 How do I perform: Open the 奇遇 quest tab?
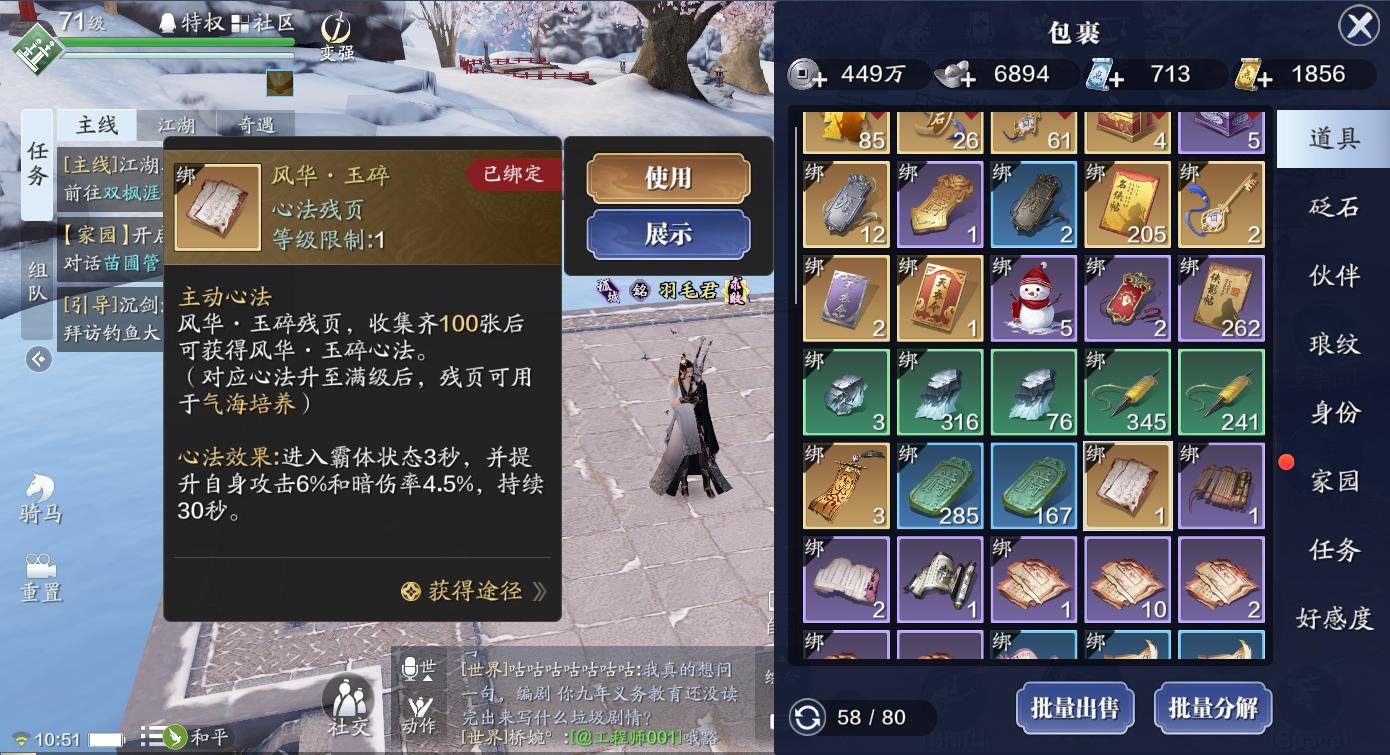[256, 125]
